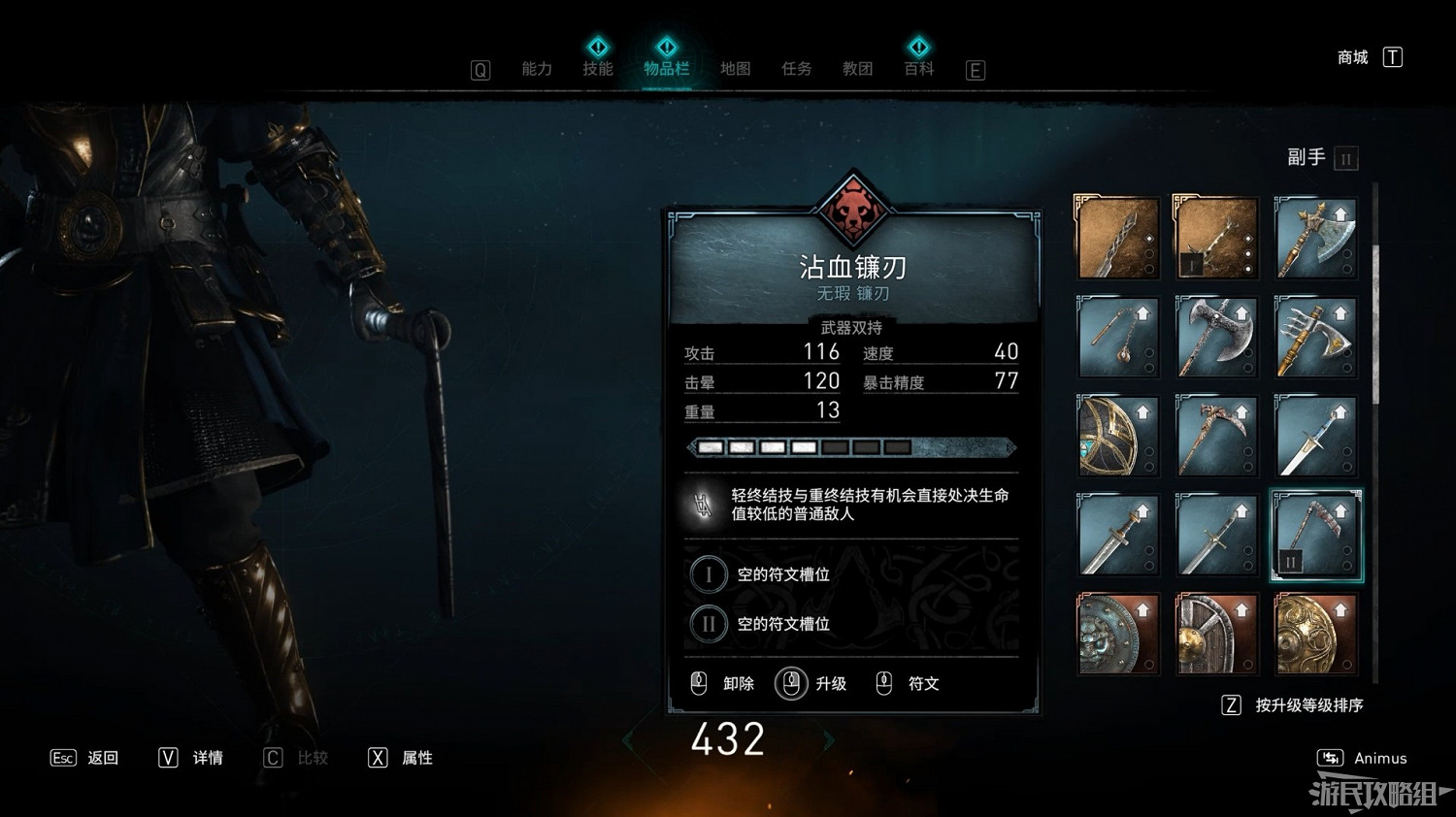The image size is (1456, 817).
Task: Select the hammer weapon in the inventory grid
Action: [x=1116, y=335]
